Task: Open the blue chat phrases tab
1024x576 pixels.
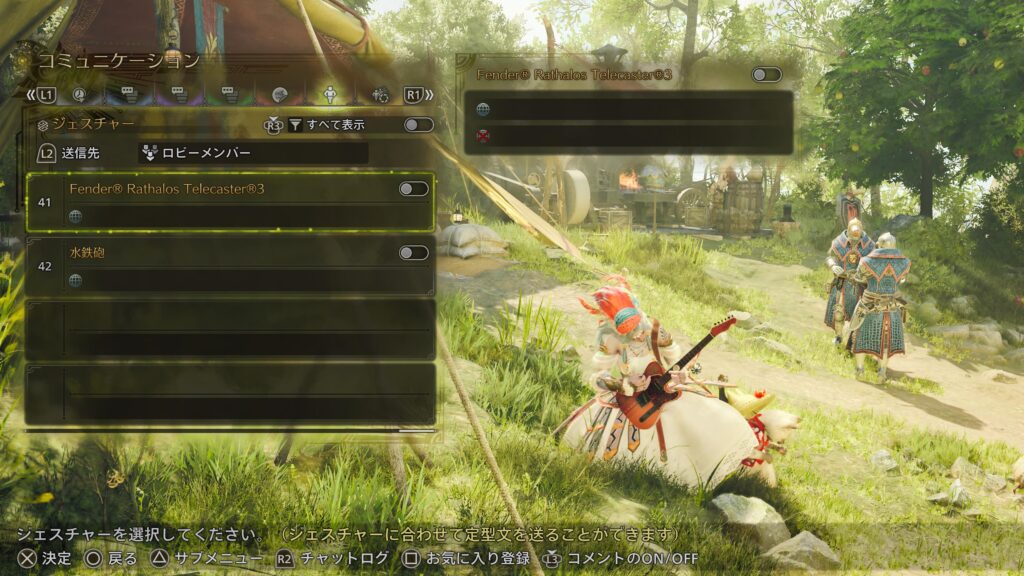Action: point(129,95)
